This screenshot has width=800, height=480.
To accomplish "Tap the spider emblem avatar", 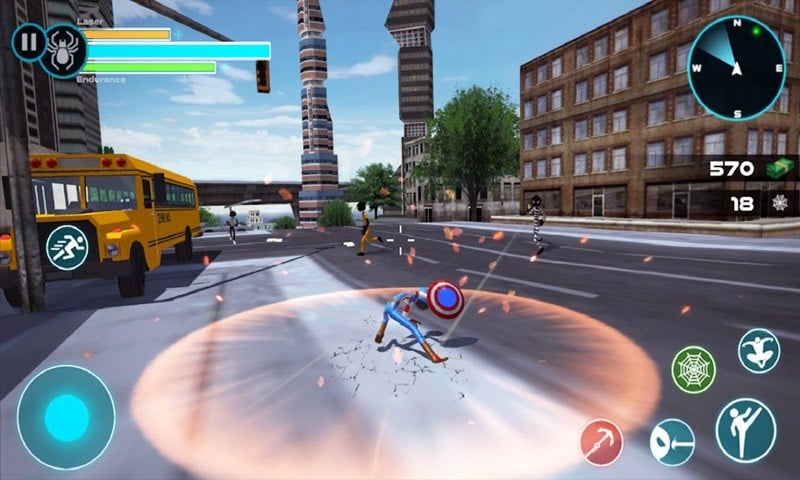I will (65, 52).
